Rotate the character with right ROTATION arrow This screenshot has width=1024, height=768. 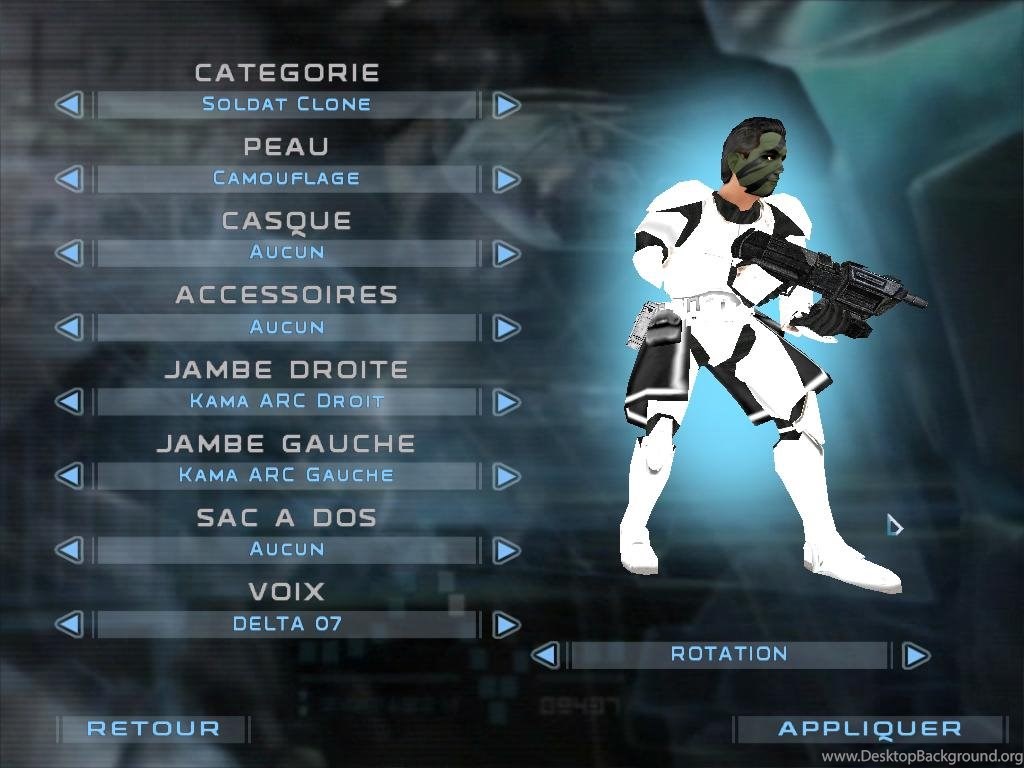tap(915, 656)
